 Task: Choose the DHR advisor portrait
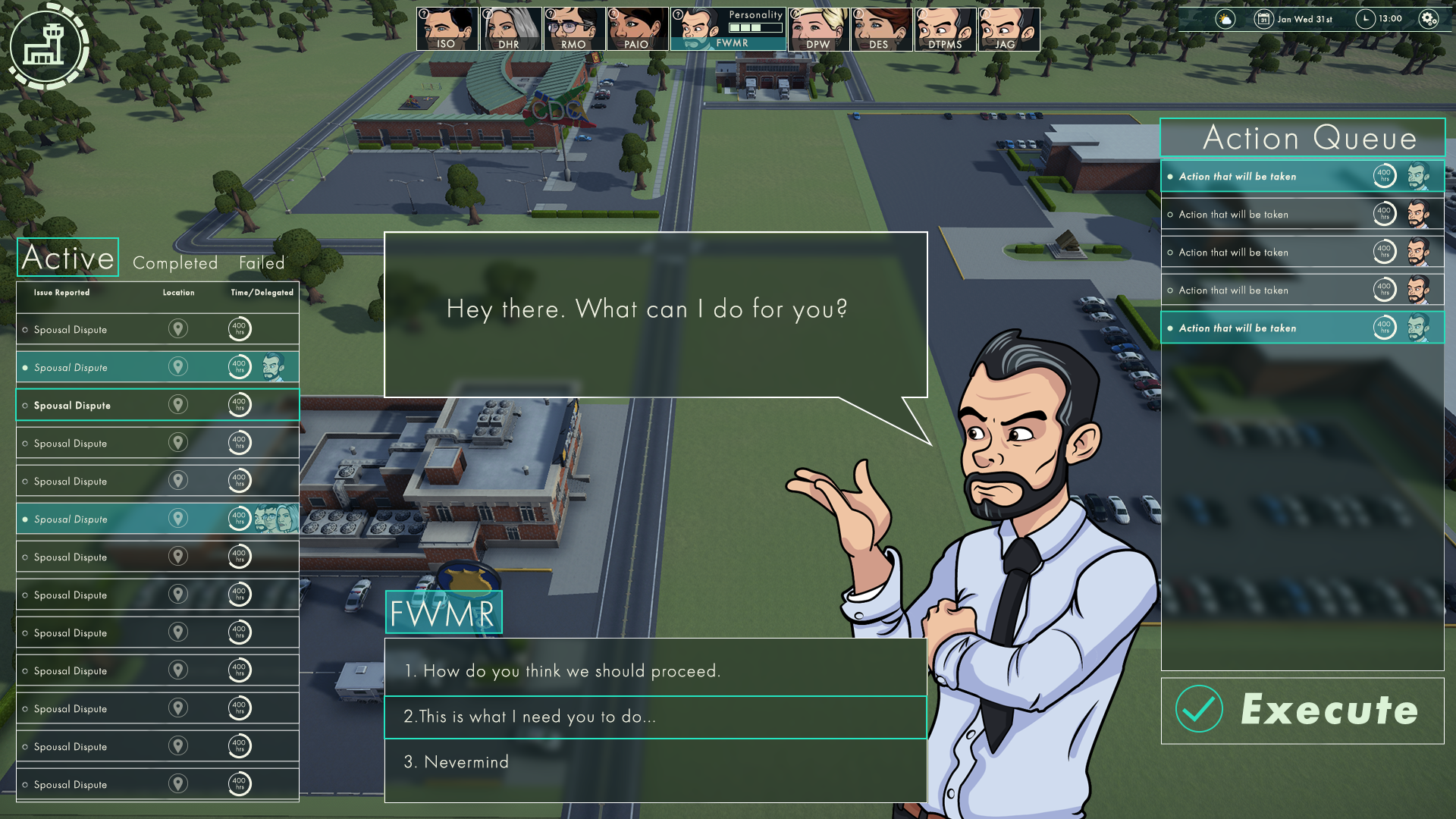click(x=510, y=29)
